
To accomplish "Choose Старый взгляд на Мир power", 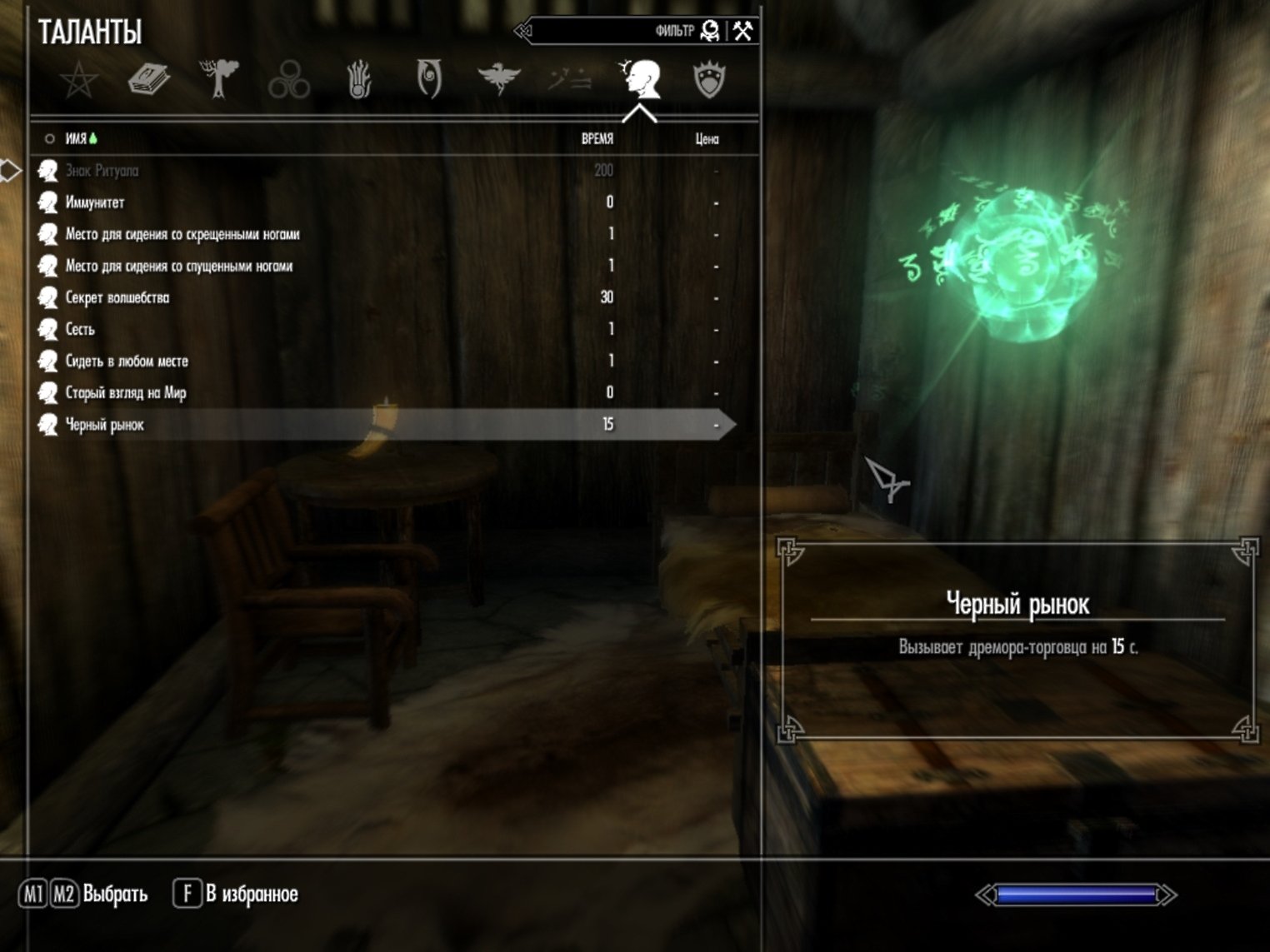I will tap(126, 392).
